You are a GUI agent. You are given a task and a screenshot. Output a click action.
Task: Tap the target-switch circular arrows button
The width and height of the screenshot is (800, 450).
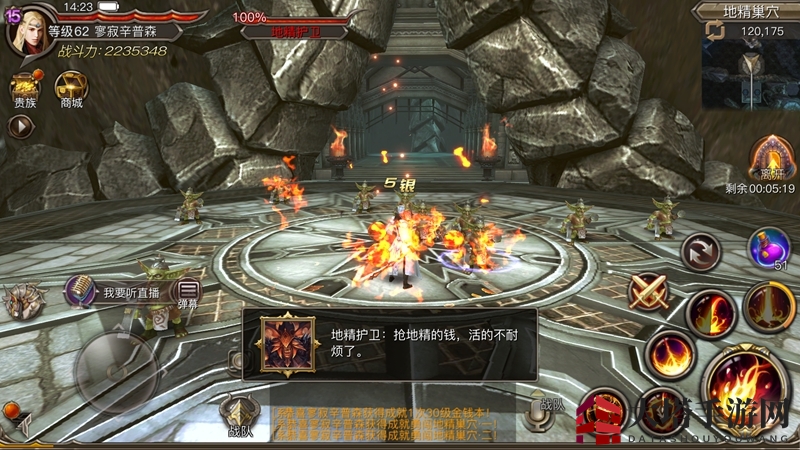(x=699, y=250)
